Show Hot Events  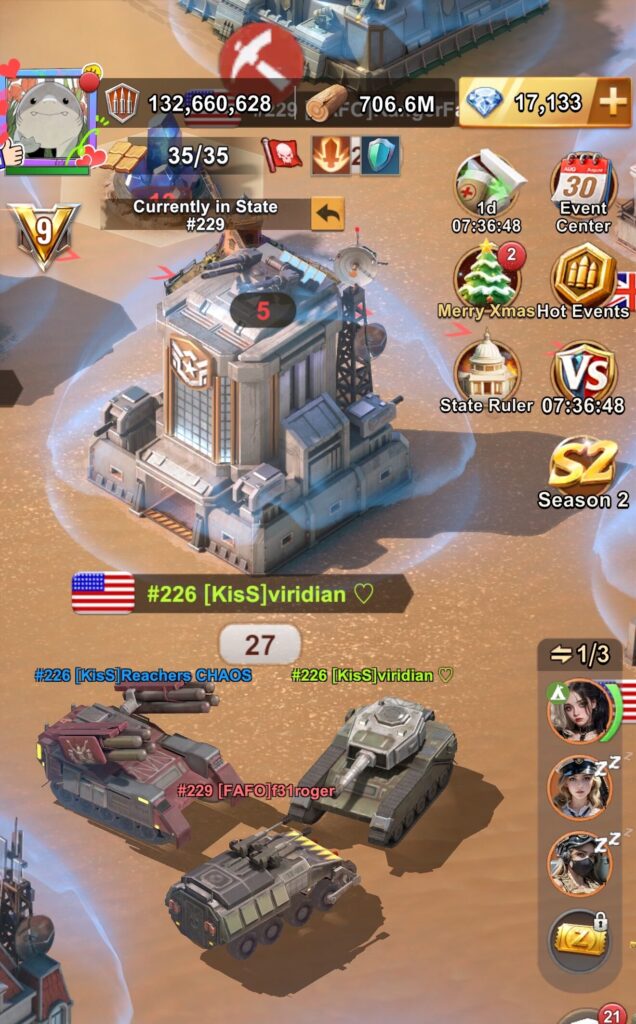tap(584, 277)
